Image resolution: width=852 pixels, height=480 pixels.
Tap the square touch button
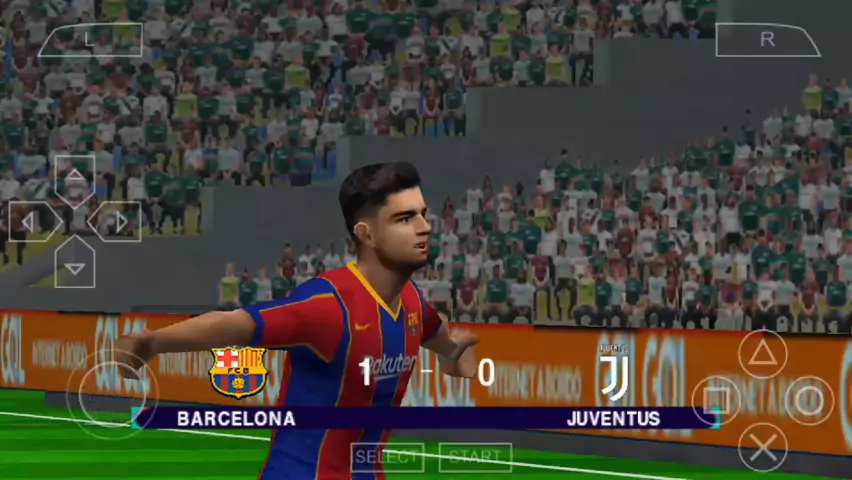click(716, 400)
